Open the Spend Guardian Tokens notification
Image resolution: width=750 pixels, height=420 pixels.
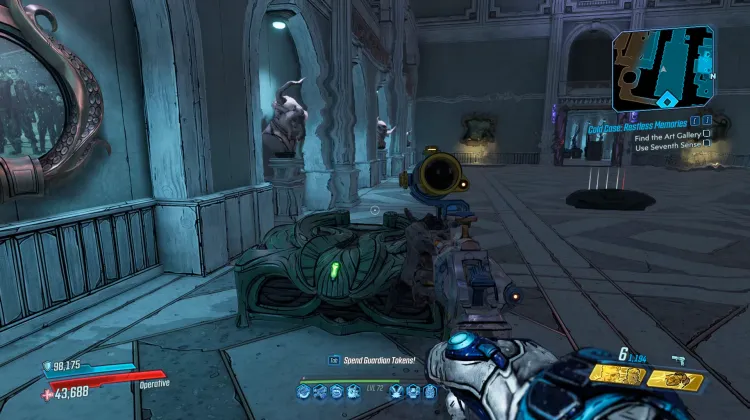coord(368,360)
